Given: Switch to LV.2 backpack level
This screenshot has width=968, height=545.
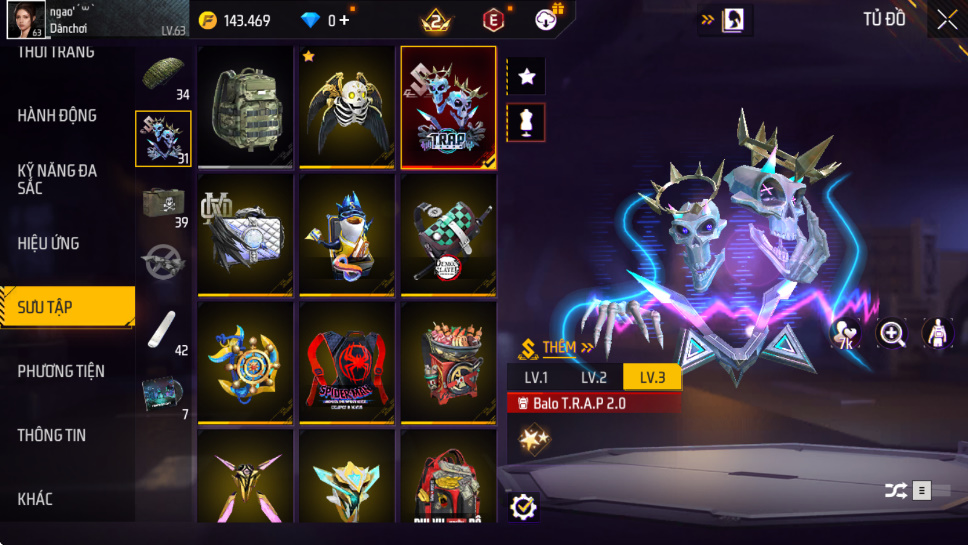Looking at the screenshot, I should (594, 377).
